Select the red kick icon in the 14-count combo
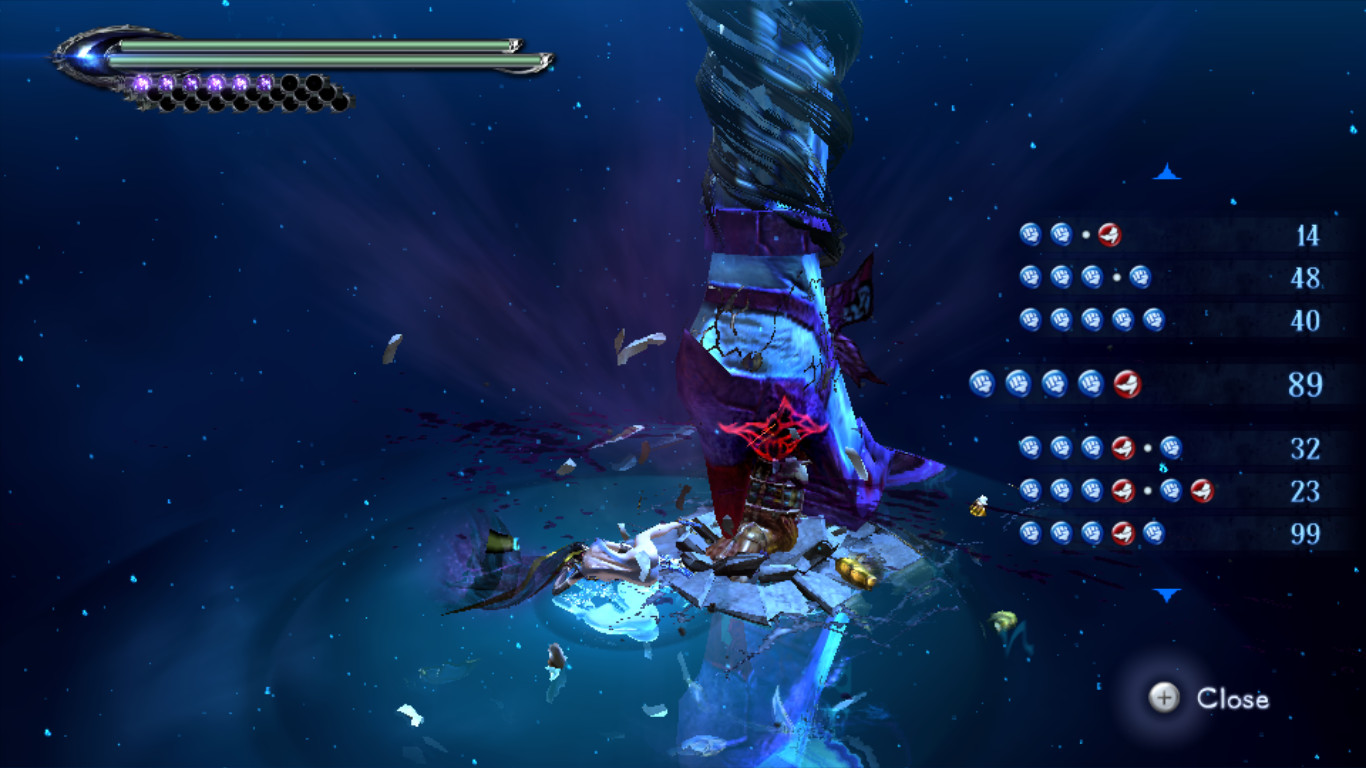 1108,233
